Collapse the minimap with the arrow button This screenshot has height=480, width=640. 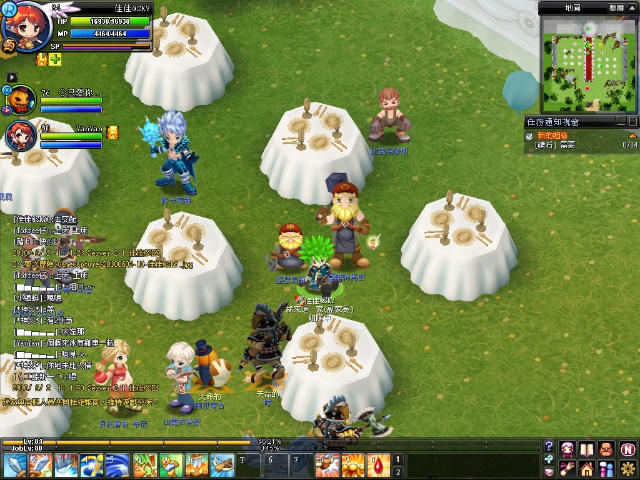tap(633, 7)
